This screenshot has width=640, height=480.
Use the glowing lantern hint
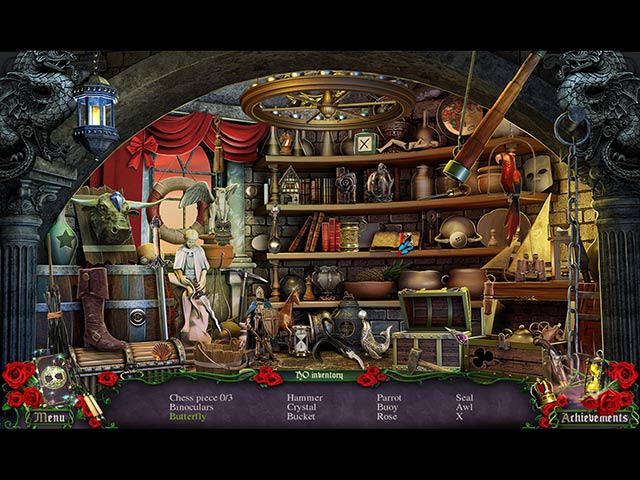coord(593,376)
